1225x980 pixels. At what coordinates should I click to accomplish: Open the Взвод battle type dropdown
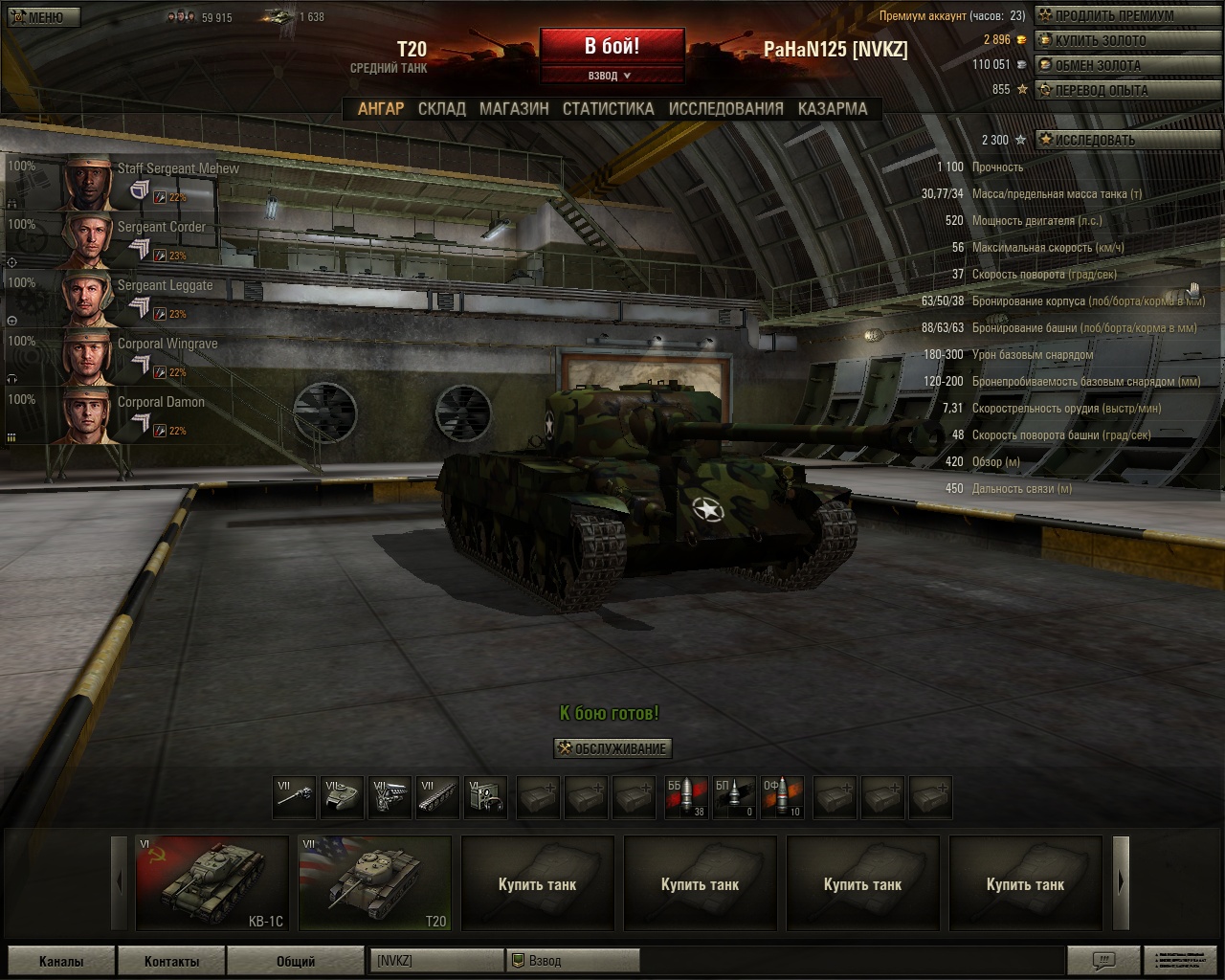(x=611, y=76)
